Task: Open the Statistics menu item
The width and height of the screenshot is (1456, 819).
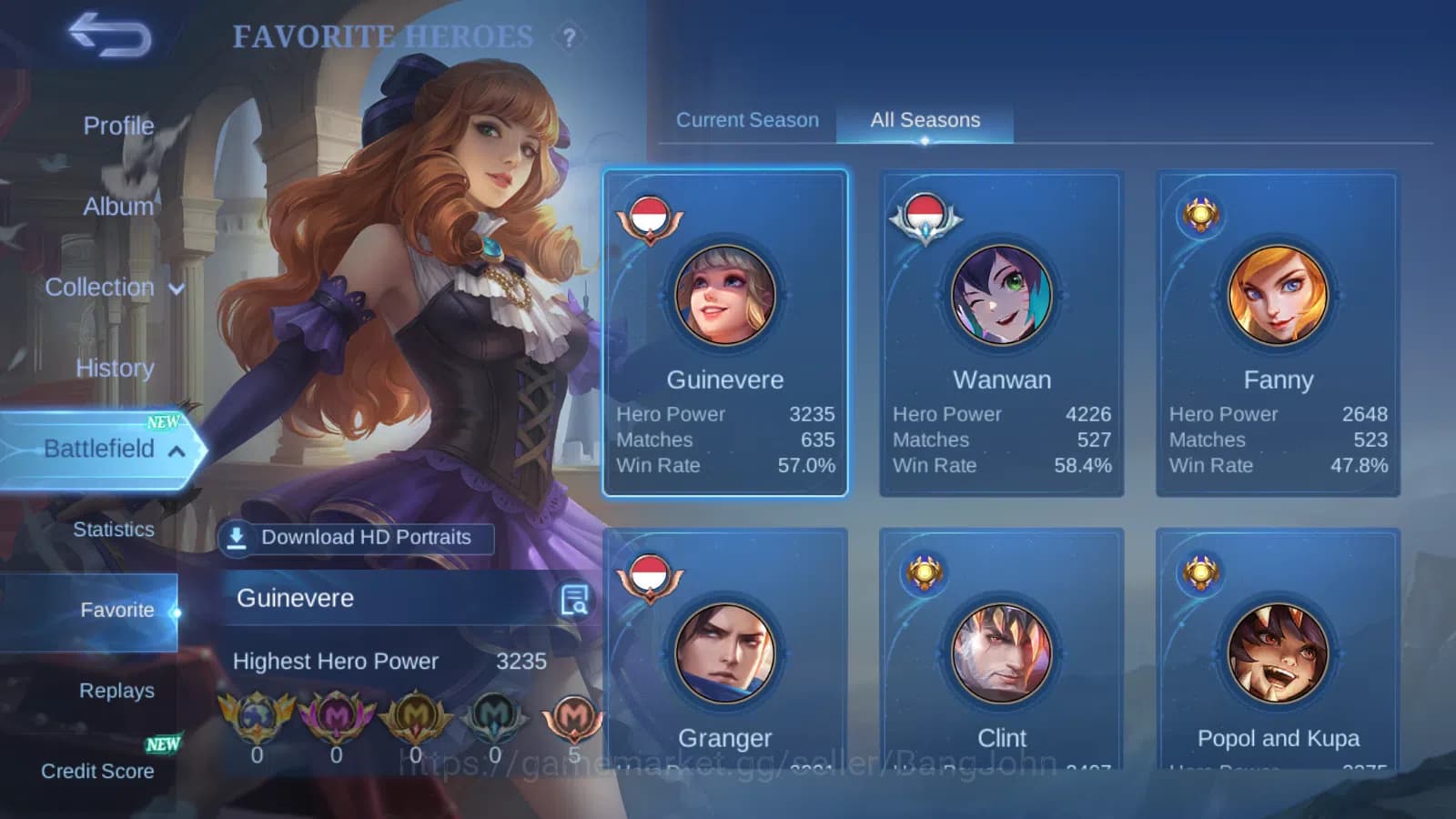Action: (113, 529)
